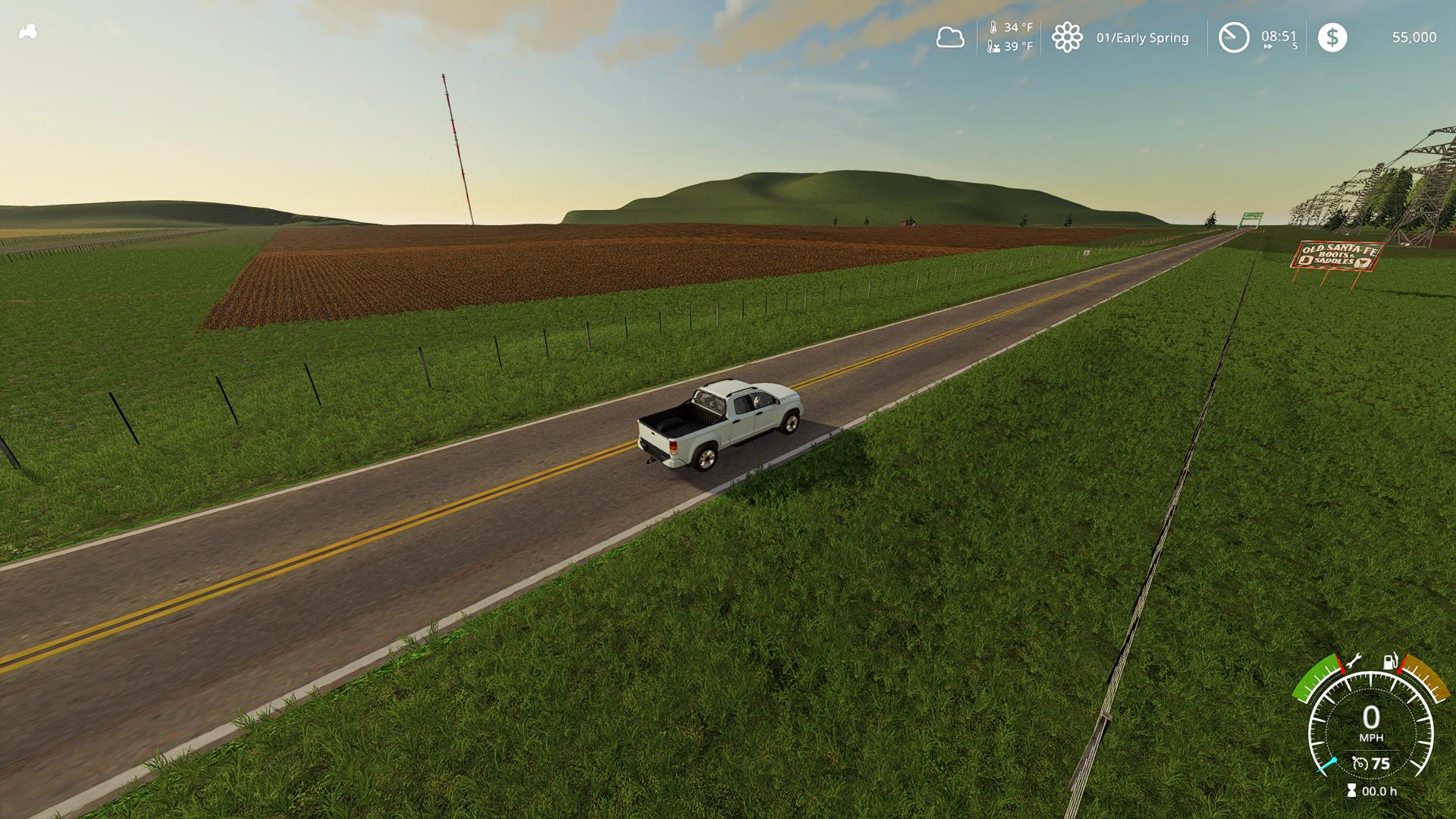This screenshot has height=819, width=1456.
Task: Open the dollar sign money icon
Action: (1332, 37)
